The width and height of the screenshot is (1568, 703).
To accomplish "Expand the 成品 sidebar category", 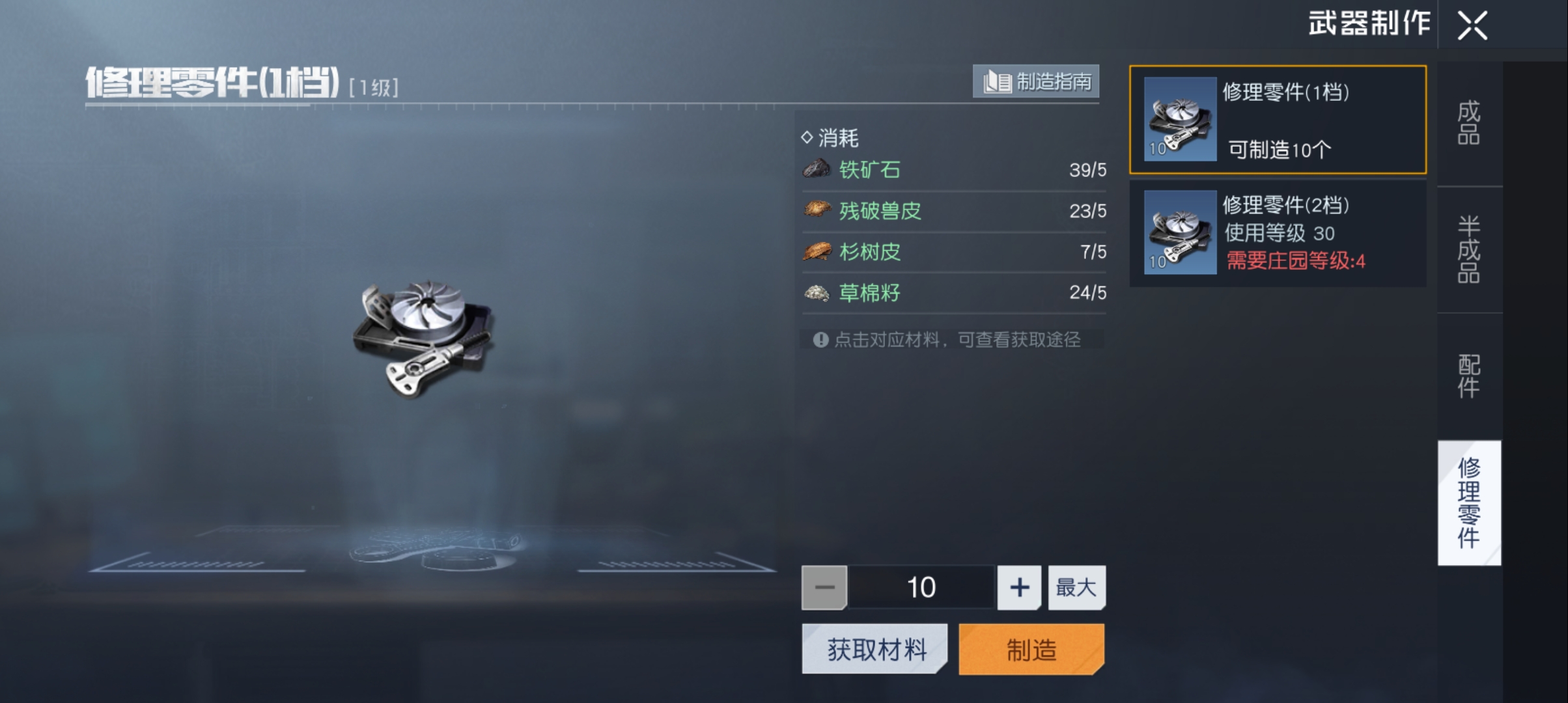I will (x=1470, y=124).
